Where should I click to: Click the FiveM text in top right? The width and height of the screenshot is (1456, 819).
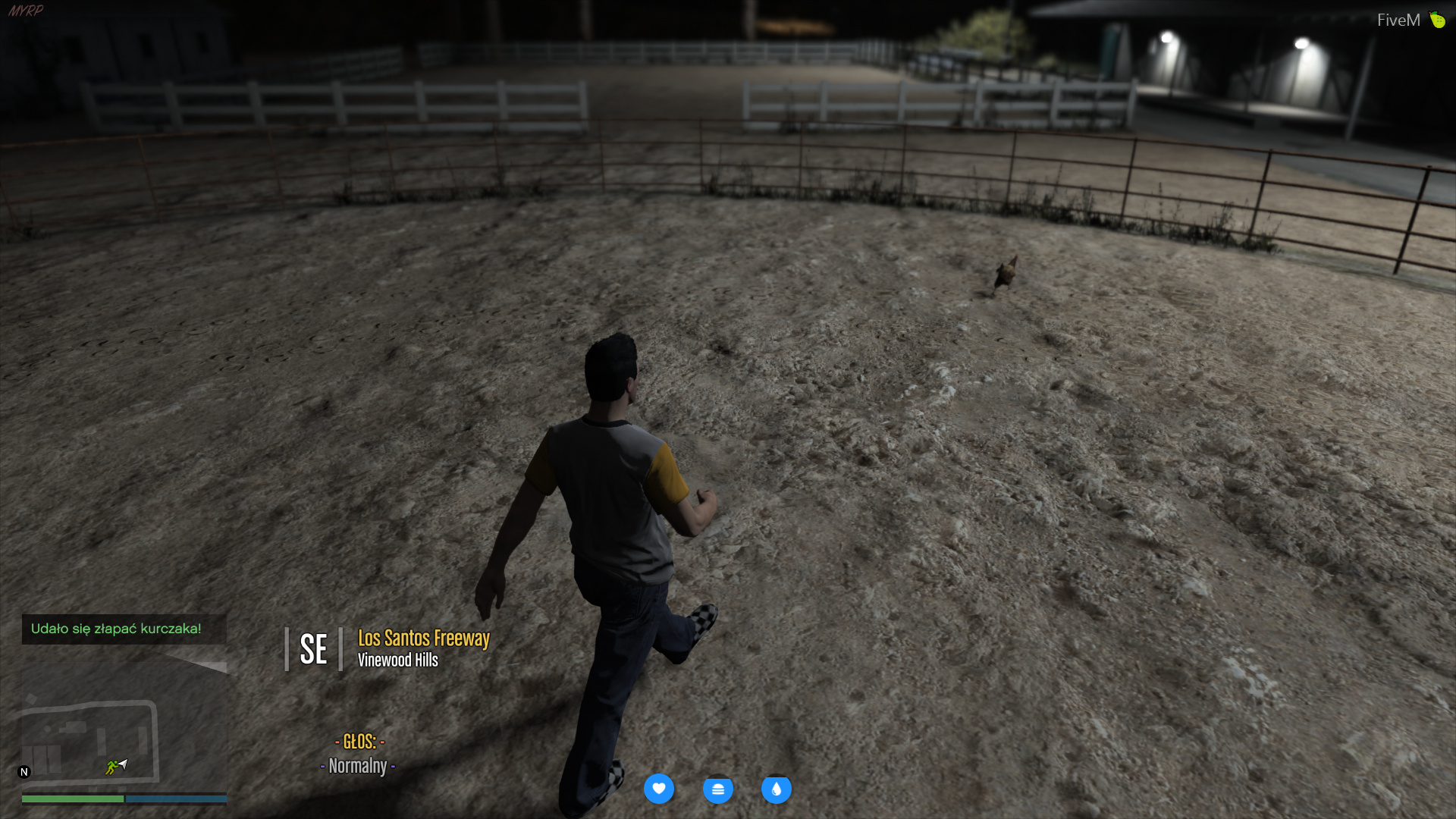coord(1398,18)
